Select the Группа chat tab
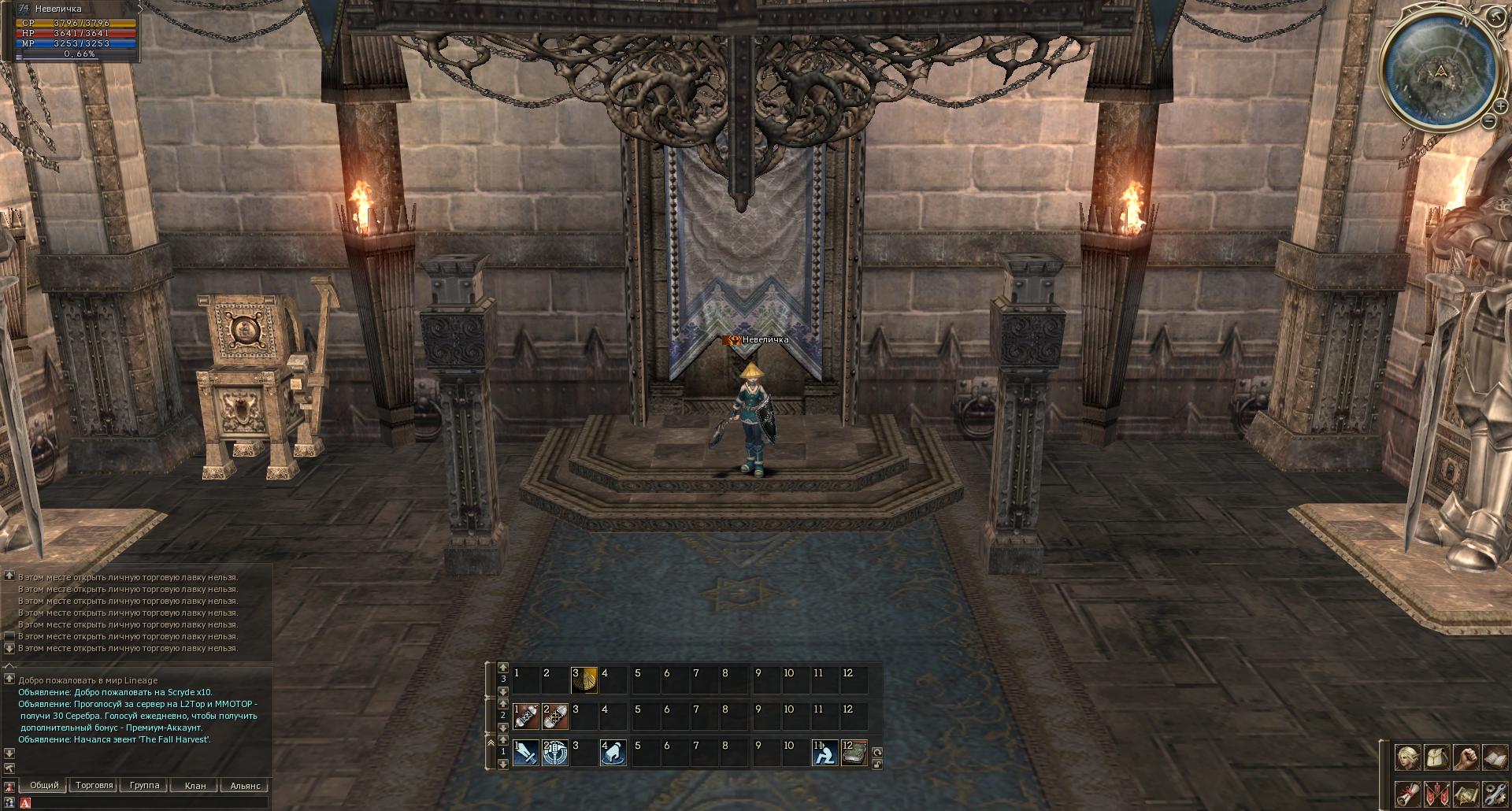 click(x=144, y=785)
